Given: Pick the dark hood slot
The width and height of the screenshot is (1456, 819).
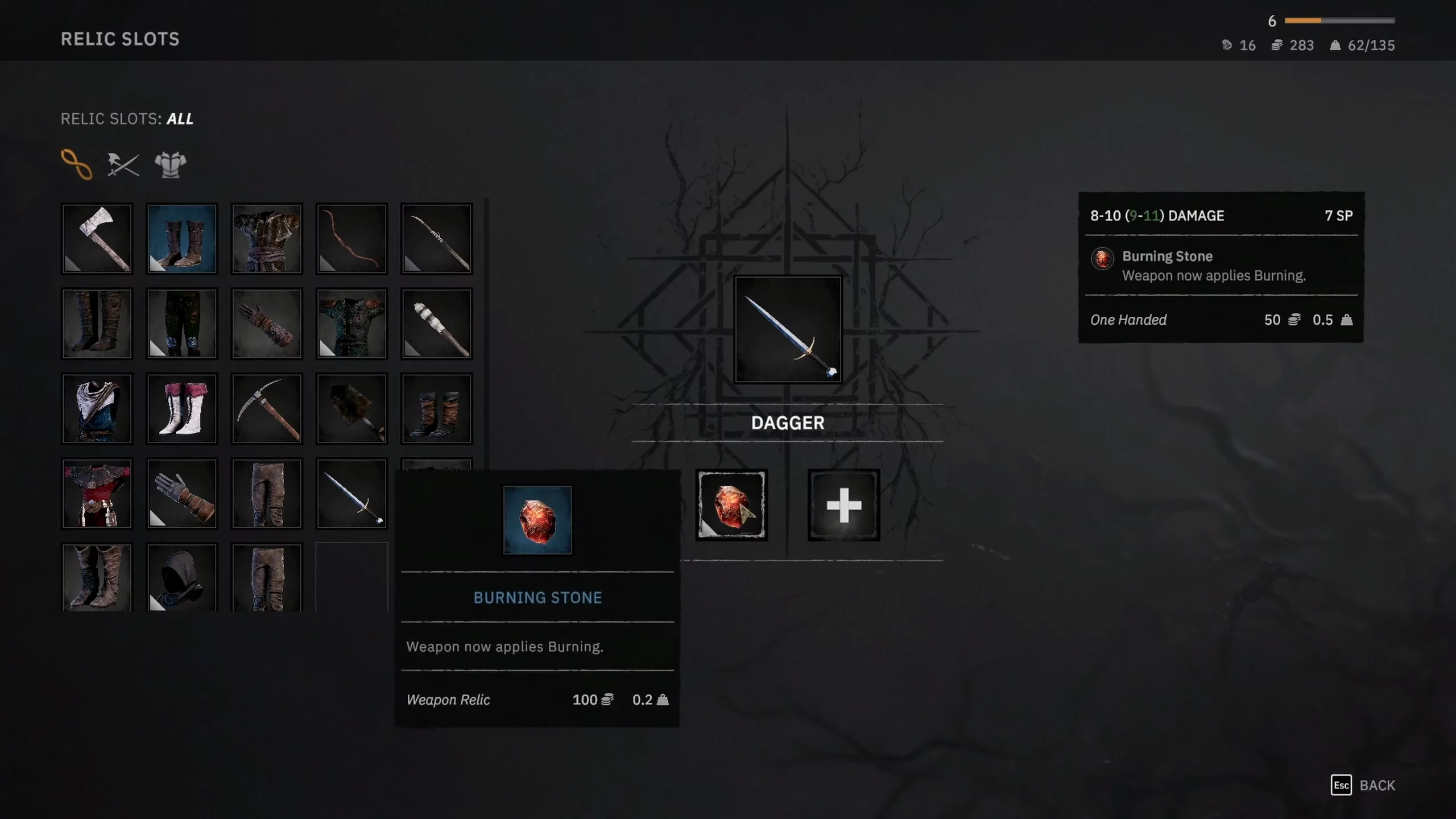Looking at the screenshot, I should point(182,578).
